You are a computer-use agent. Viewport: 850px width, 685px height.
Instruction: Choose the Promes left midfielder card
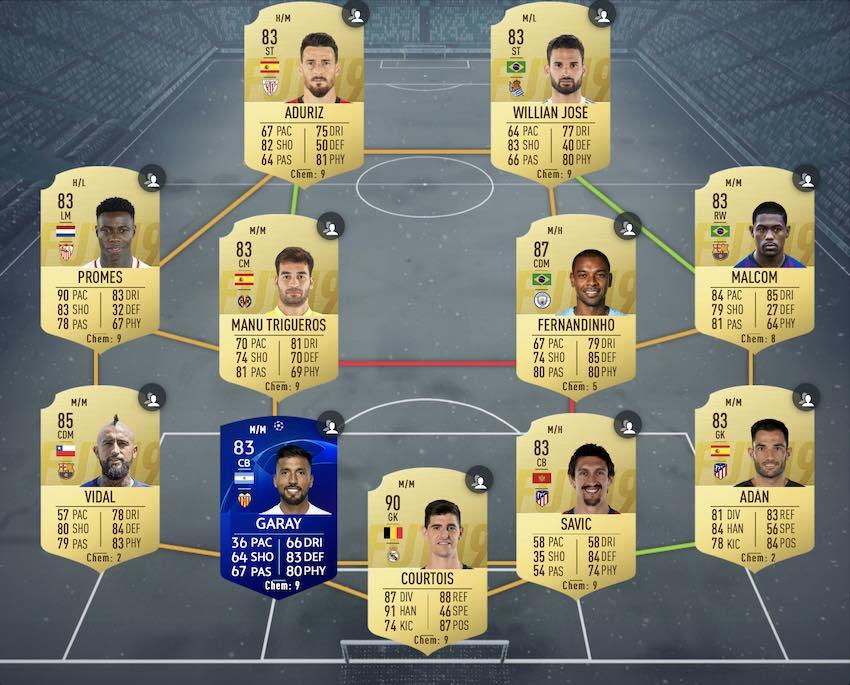[100, 262]
